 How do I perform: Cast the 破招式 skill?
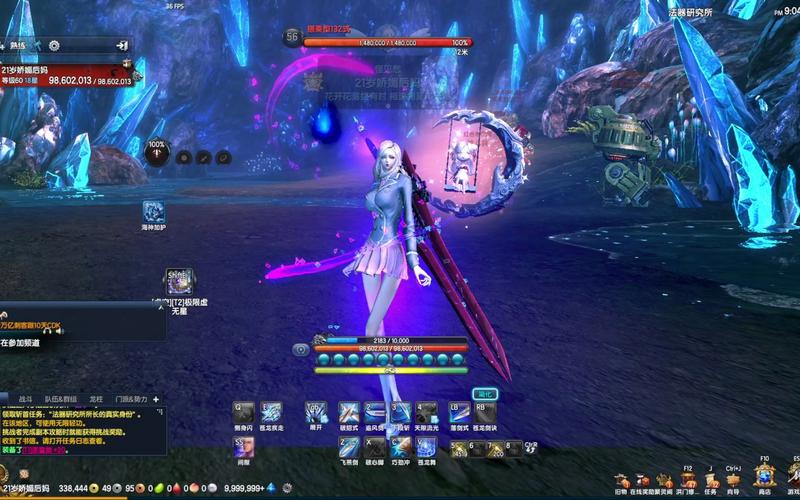tap(348, 411)
